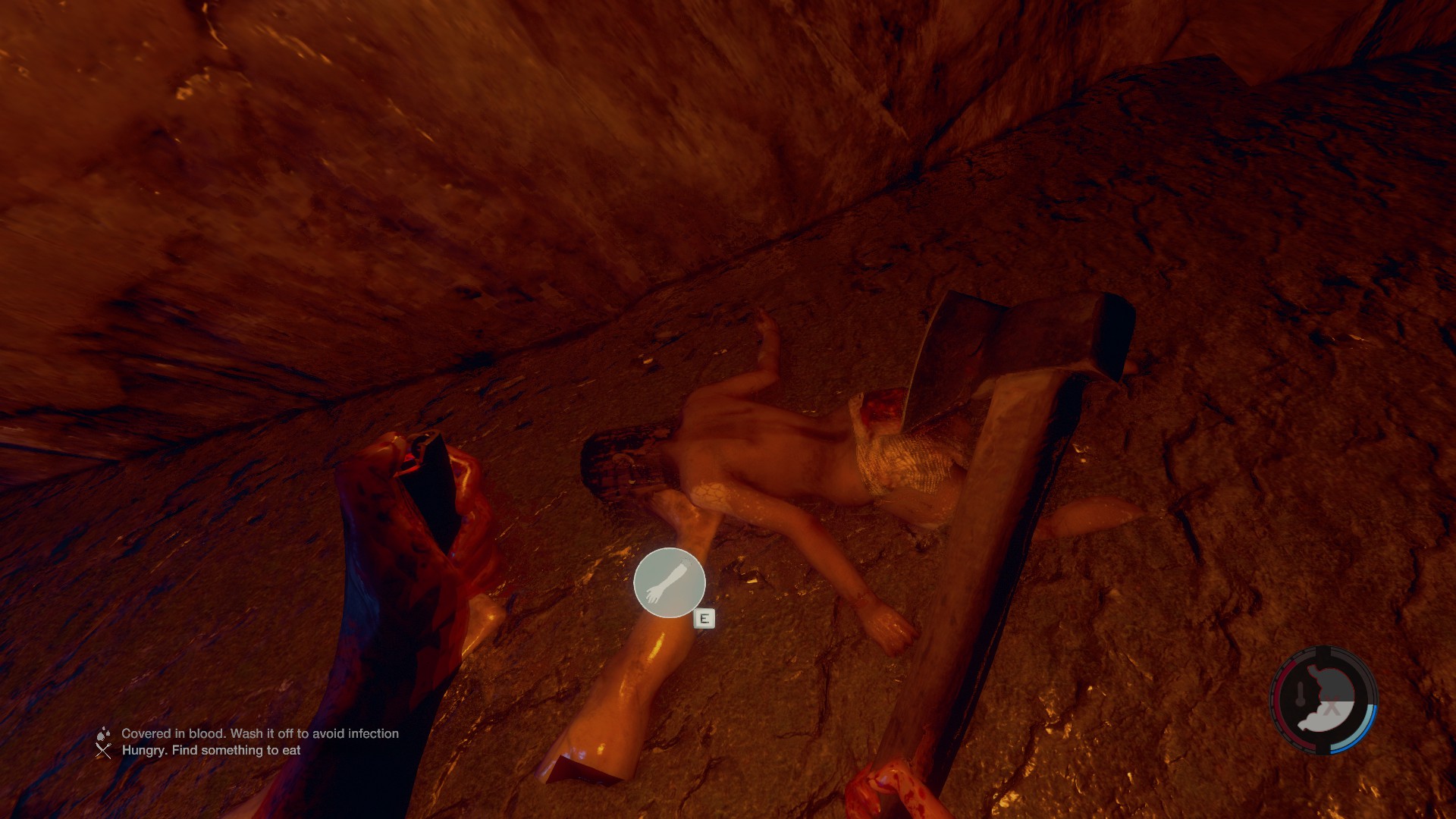1456x819 pixels.
Task: Click the blood drops status icon
Action: point(103,733)
